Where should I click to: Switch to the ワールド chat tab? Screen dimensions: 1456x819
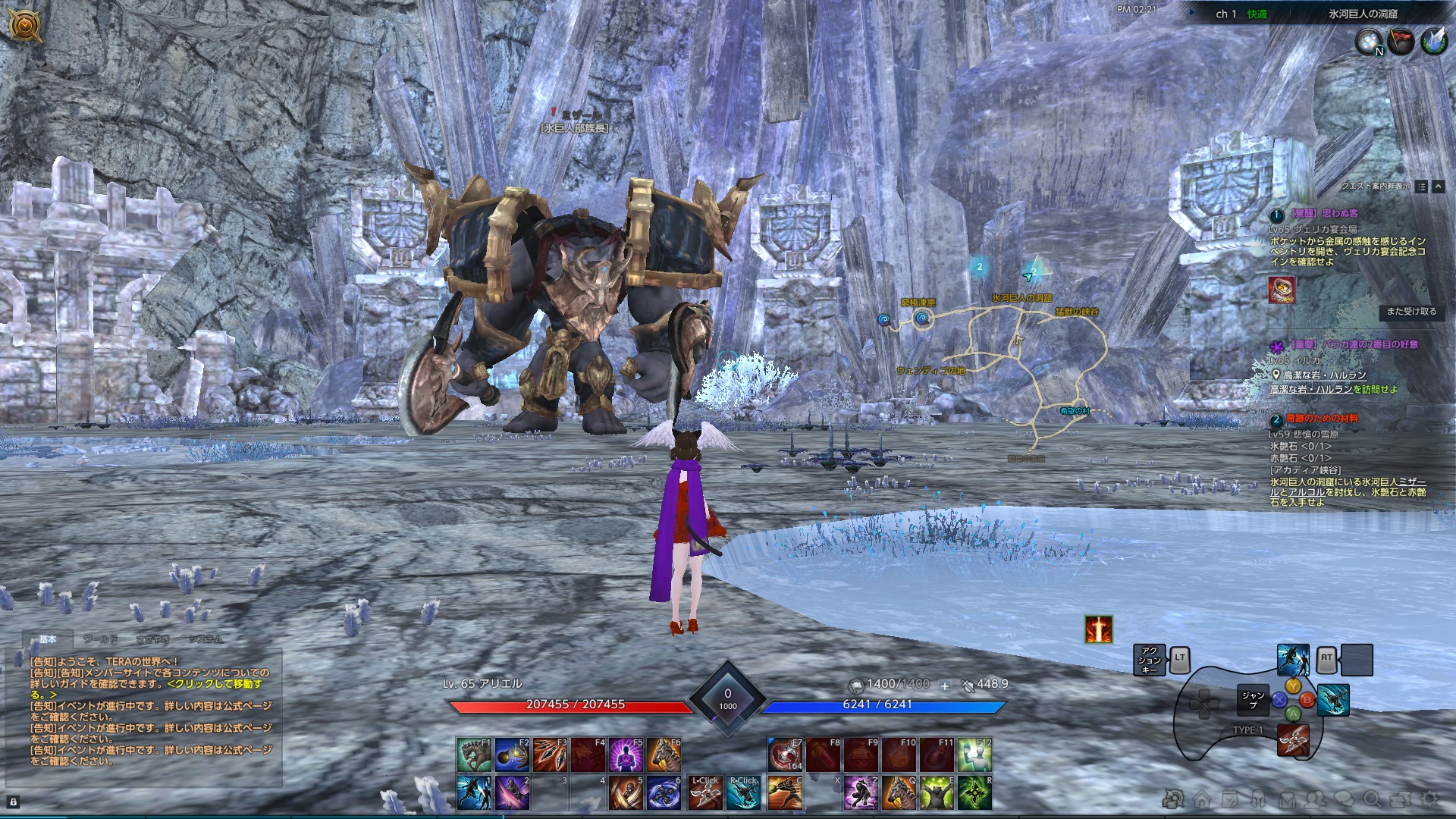coord(100,639)
